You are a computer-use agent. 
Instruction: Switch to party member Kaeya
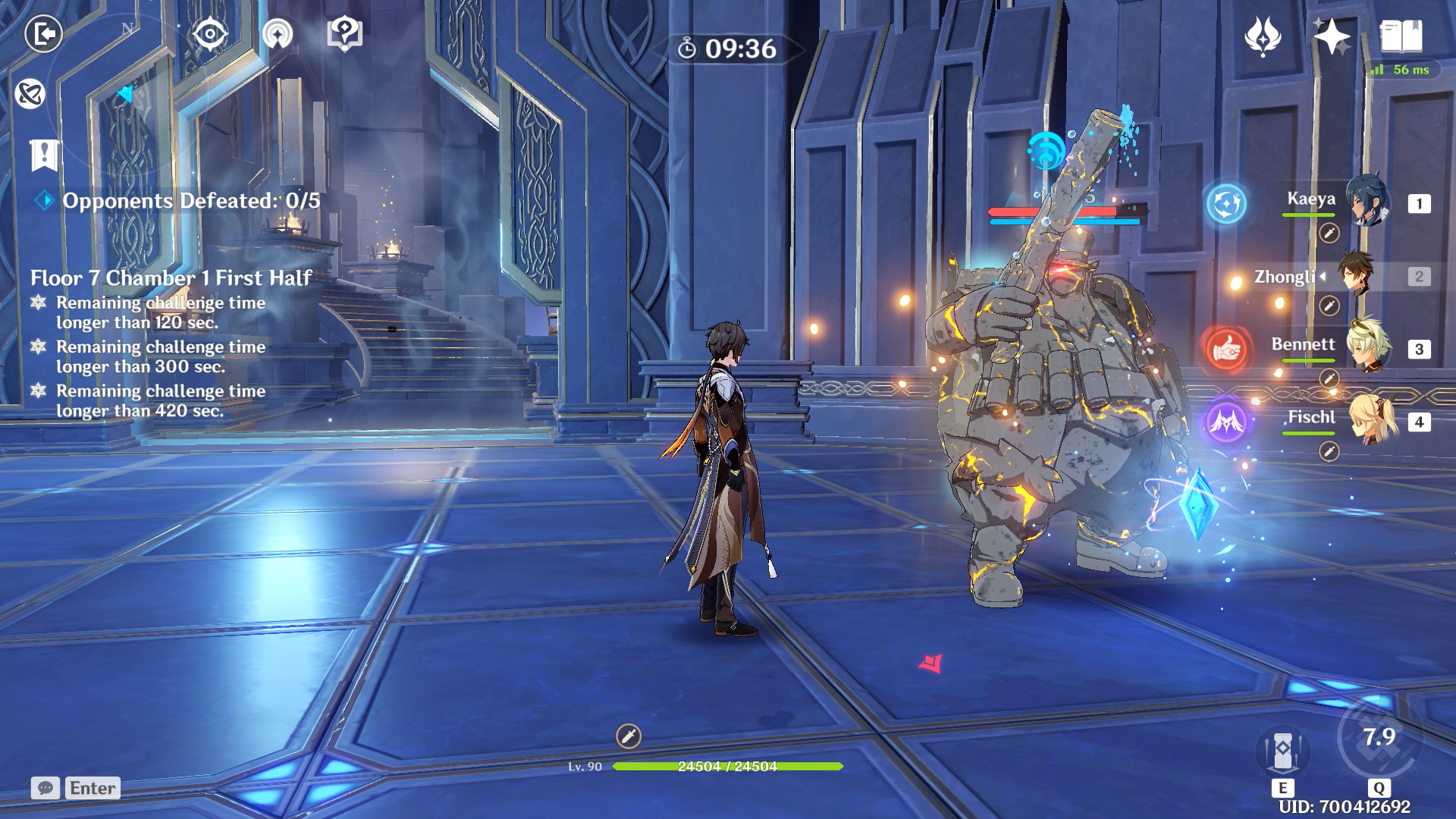pyautogui.click(x=1367, y=202)
